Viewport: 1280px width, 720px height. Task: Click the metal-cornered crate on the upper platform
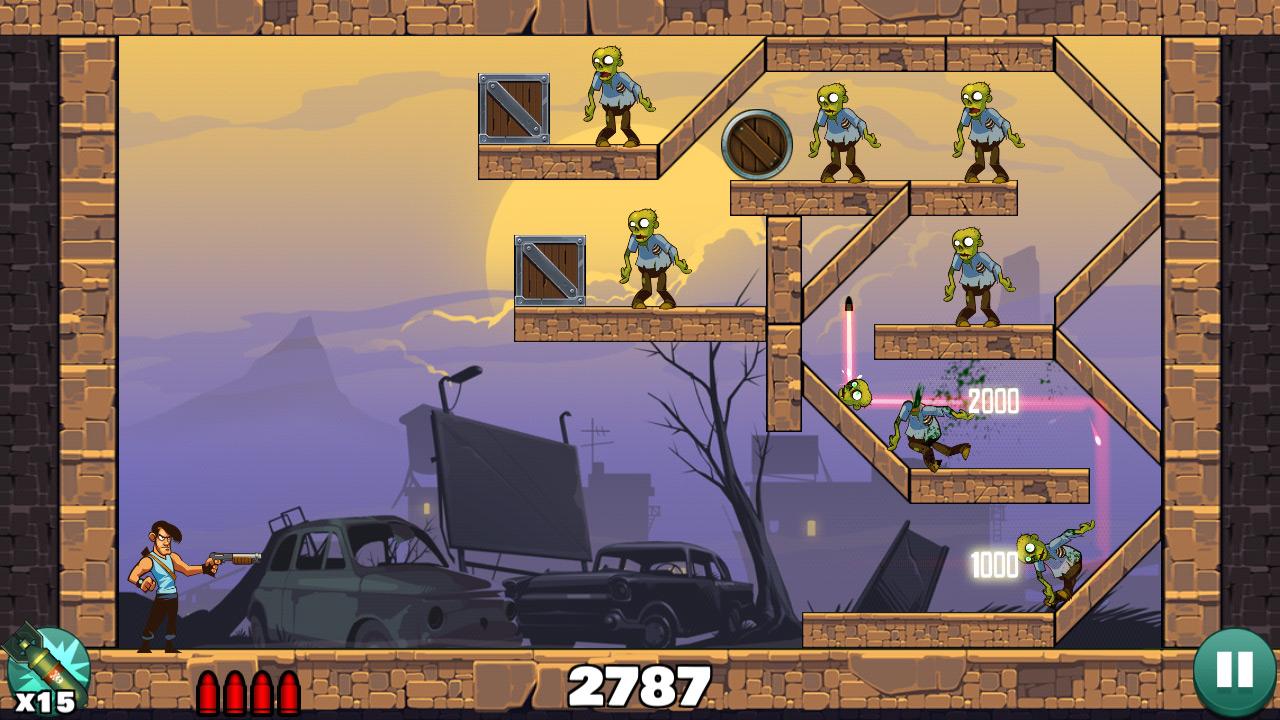point(514,110)
